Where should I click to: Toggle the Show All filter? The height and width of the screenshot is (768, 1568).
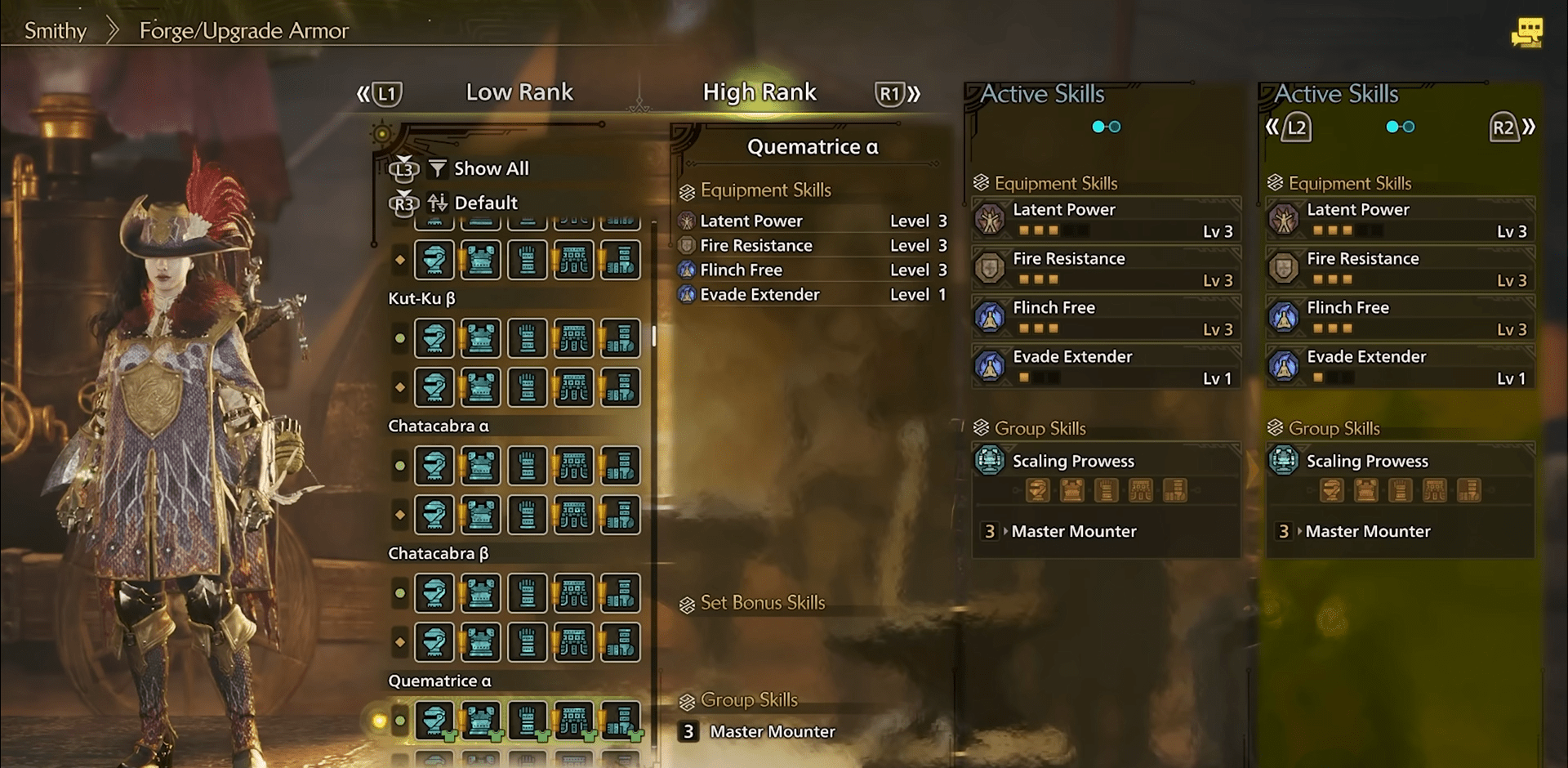(x=478, y=168)
